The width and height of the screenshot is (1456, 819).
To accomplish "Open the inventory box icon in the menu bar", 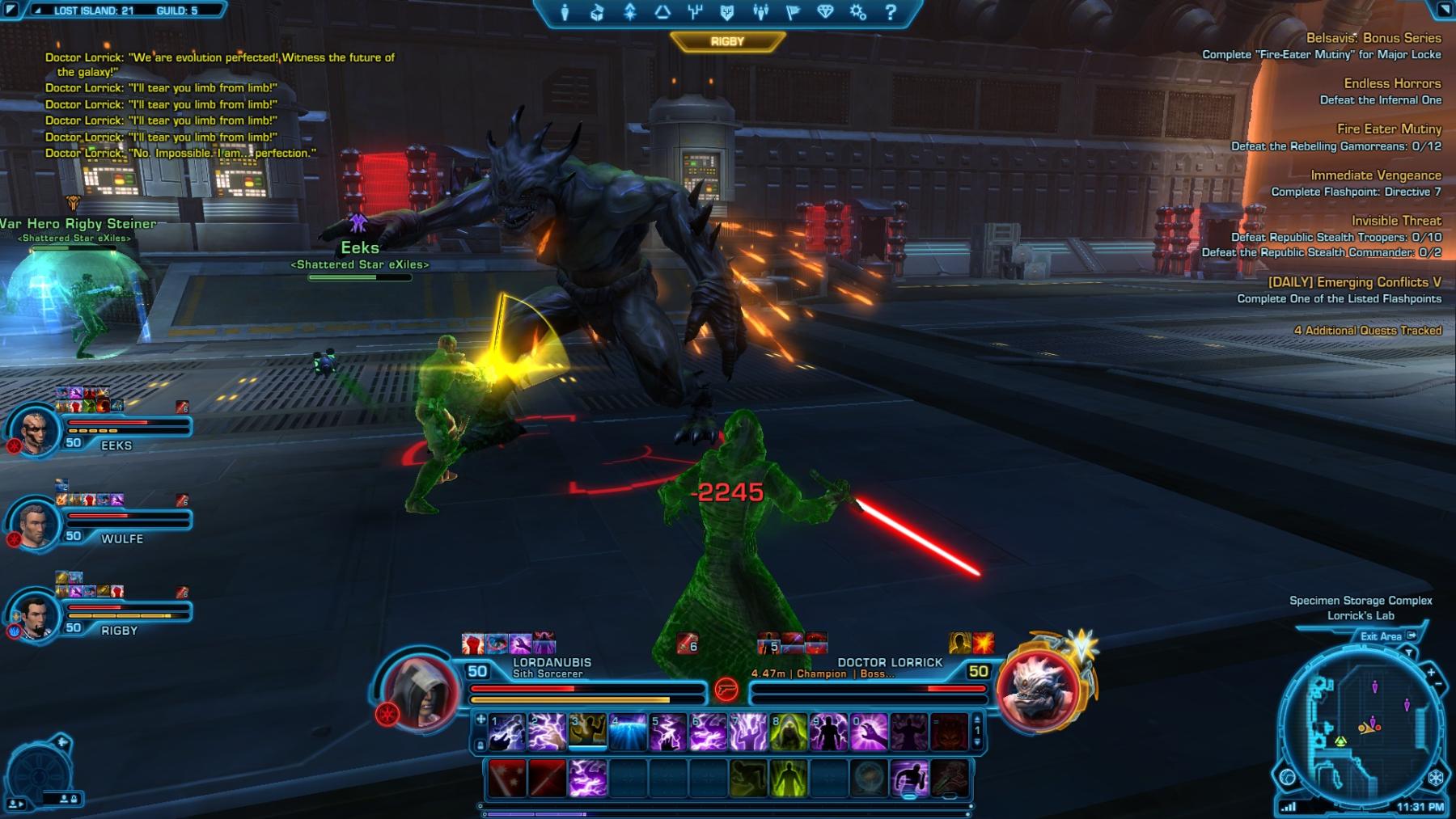I will (597, 12).
